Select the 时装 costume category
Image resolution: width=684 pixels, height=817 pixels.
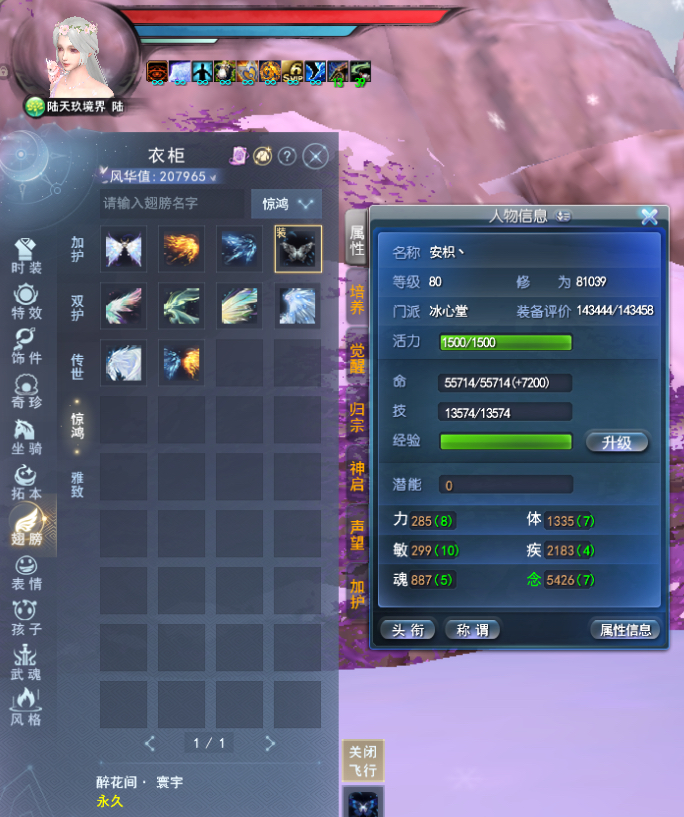pyautogui.click(x=27, y=256)
